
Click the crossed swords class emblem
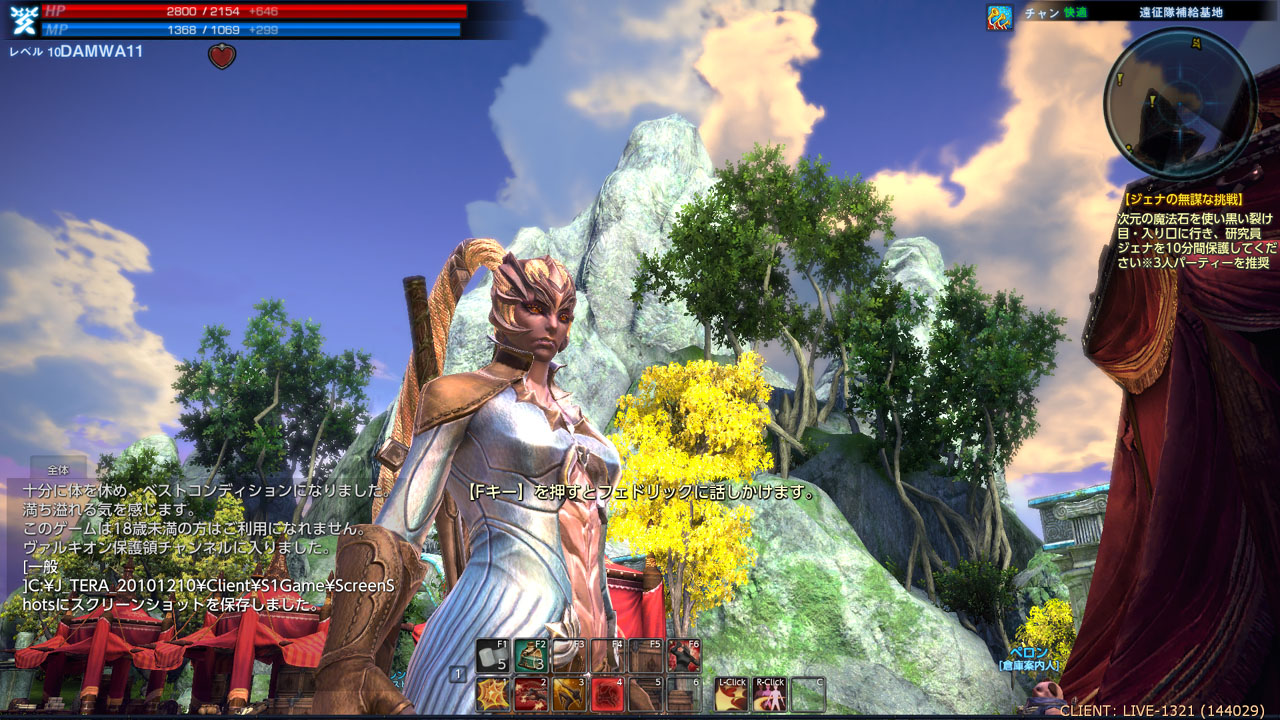point(23,20)
